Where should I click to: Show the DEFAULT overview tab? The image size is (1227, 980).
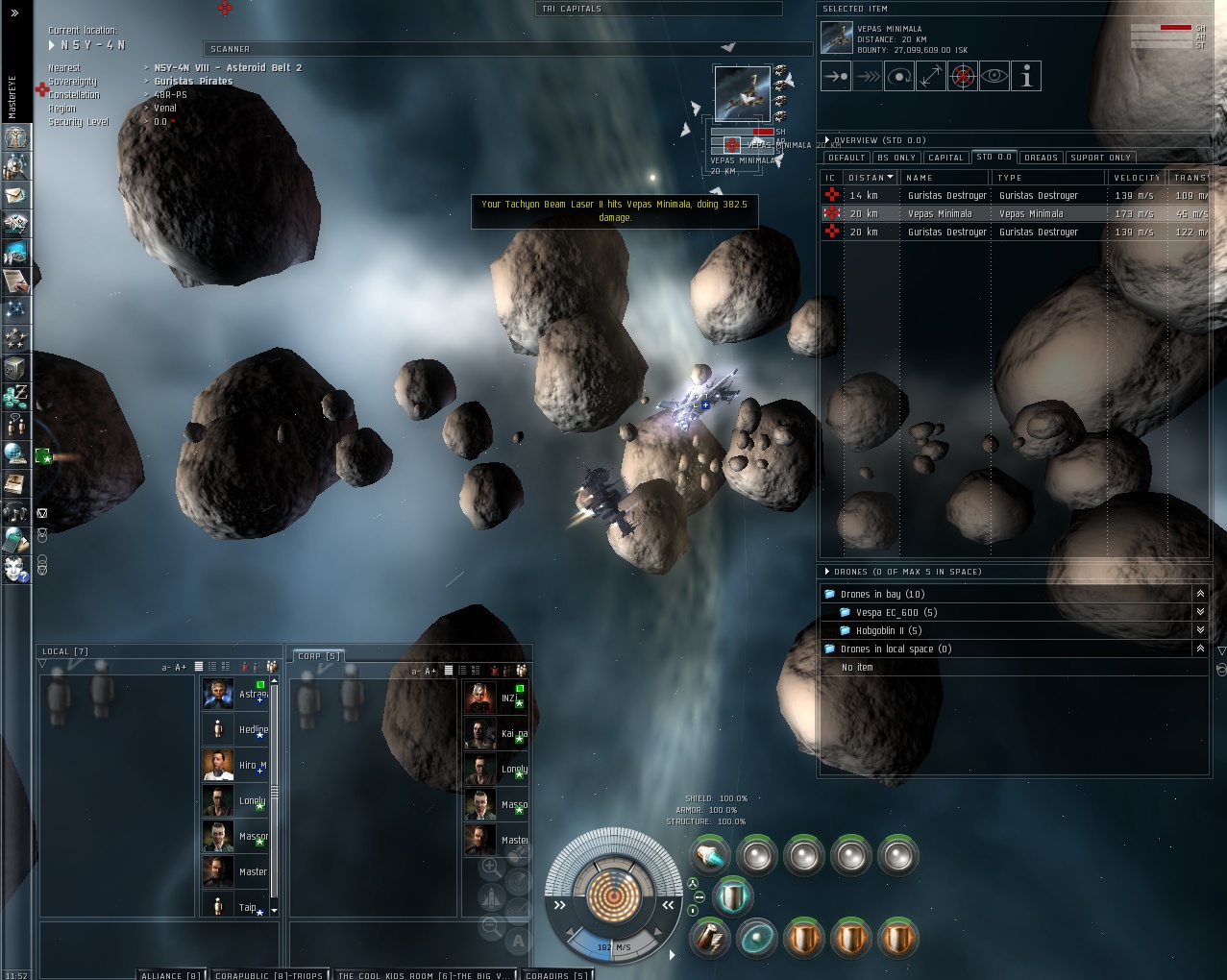[x=847, y=158]
